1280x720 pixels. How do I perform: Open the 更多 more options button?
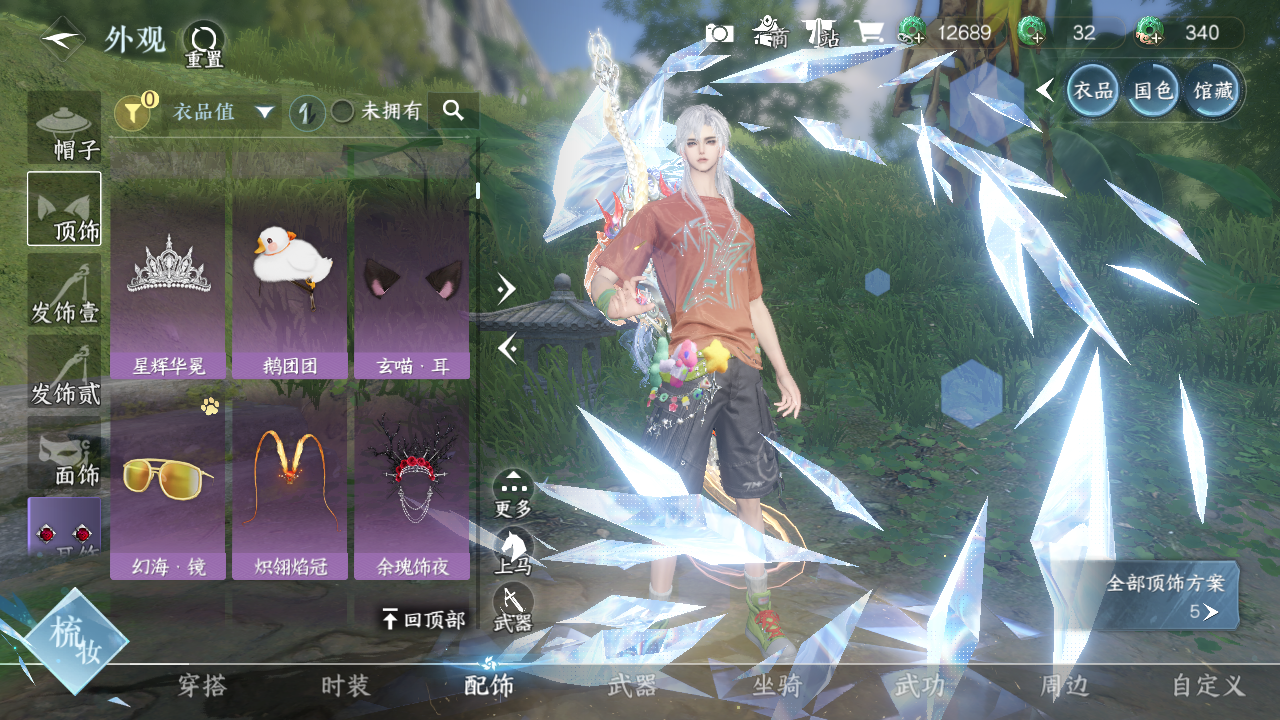coord(513,494)
